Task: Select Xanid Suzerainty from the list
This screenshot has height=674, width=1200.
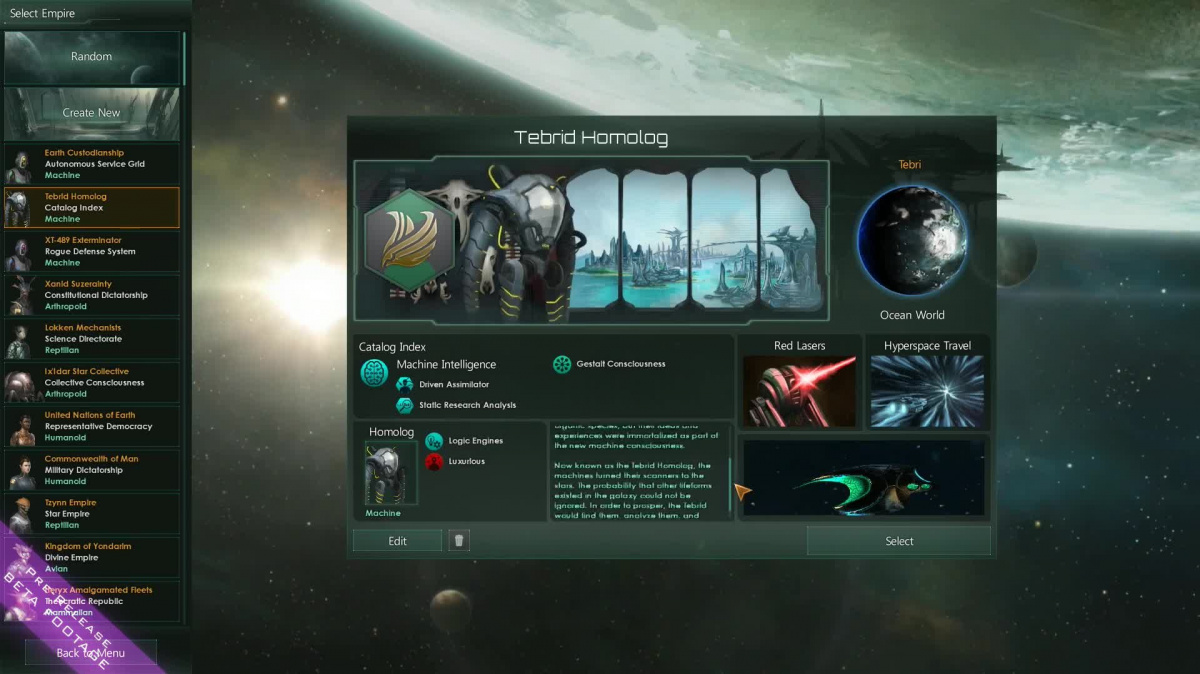Action: click(x=92, y=295)
